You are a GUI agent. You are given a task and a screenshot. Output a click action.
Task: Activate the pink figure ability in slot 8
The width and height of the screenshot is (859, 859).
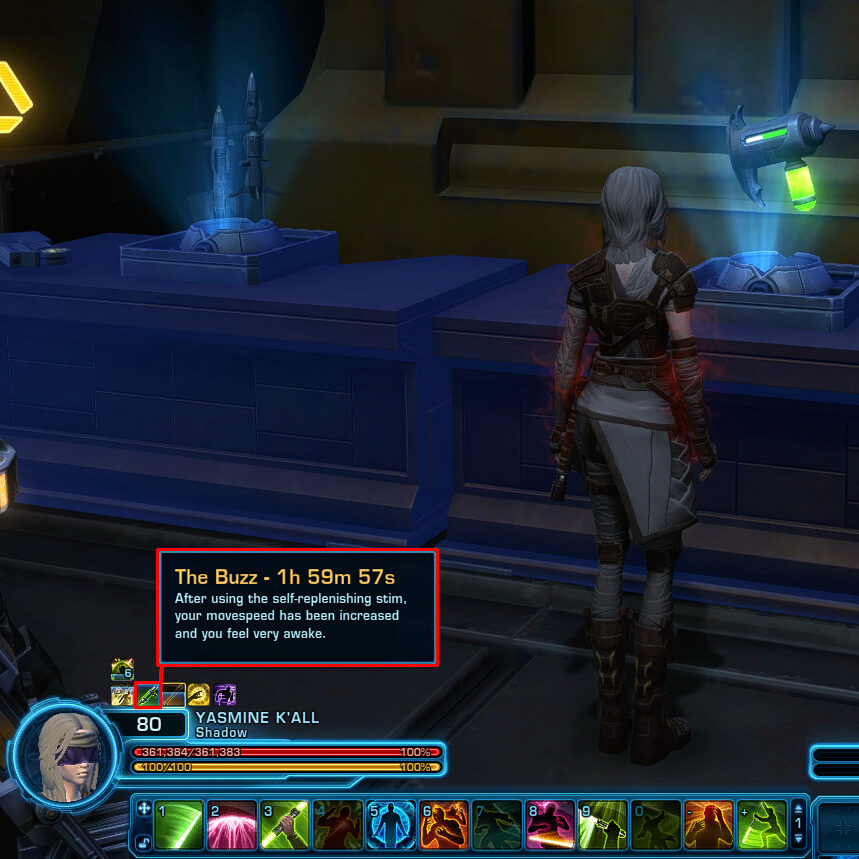pos(549,824)
